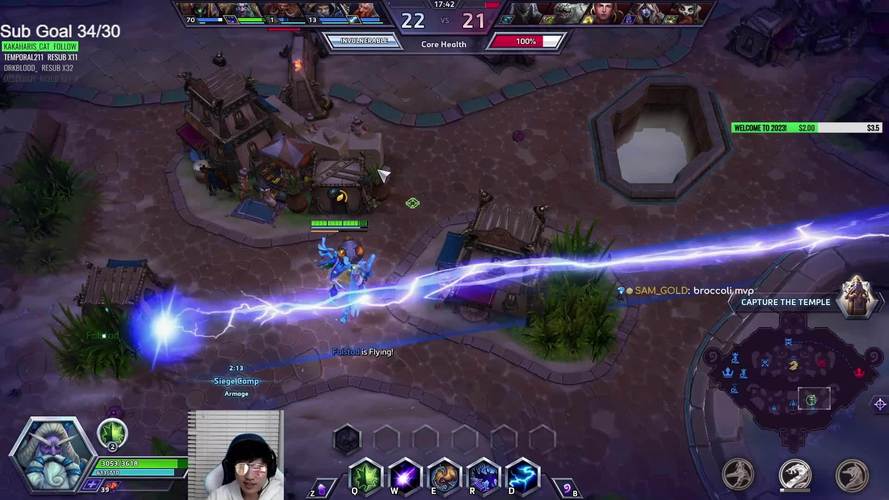Click the Welcome to 2022 donation bar
Viewport: 889px width, 500px height.
806,128
